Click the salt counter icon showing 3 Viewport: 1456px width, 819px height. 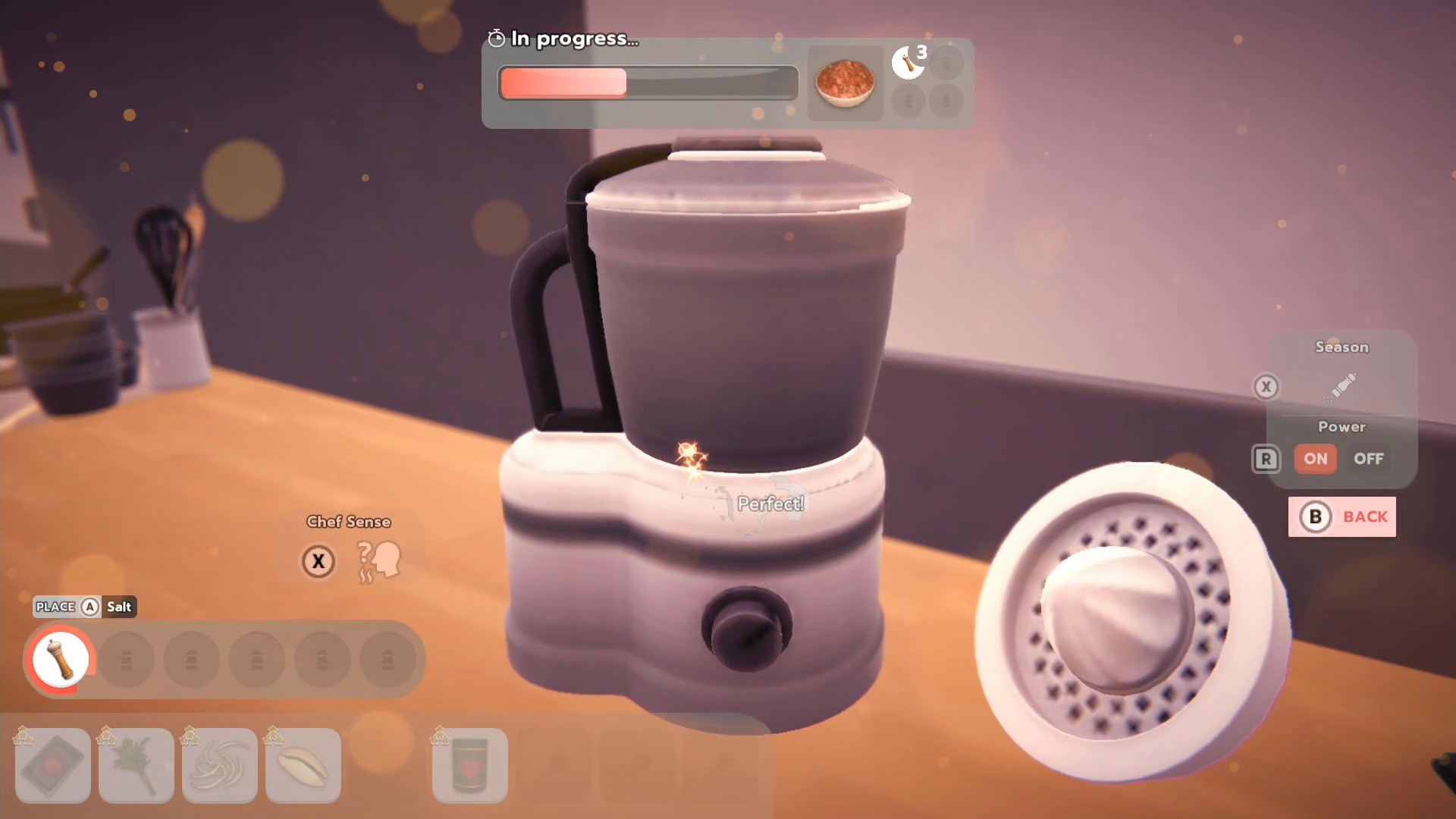[x=908, y=62]
